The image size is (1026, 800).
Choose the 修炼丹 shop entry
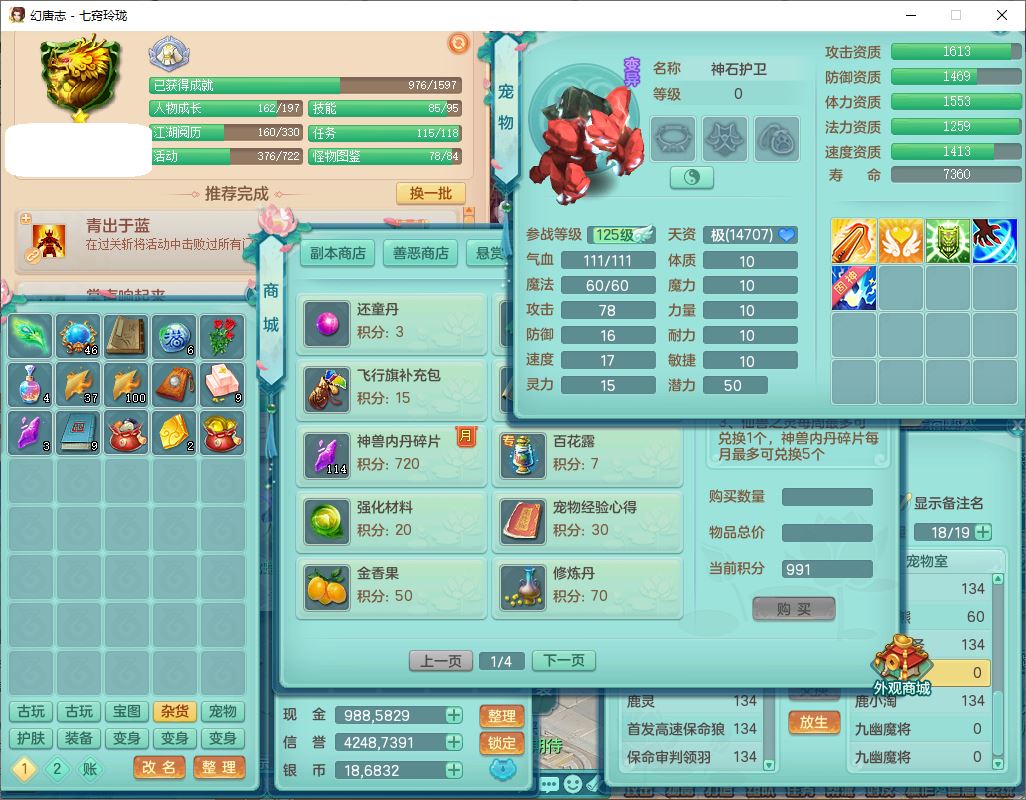click(x=588, y=585)
